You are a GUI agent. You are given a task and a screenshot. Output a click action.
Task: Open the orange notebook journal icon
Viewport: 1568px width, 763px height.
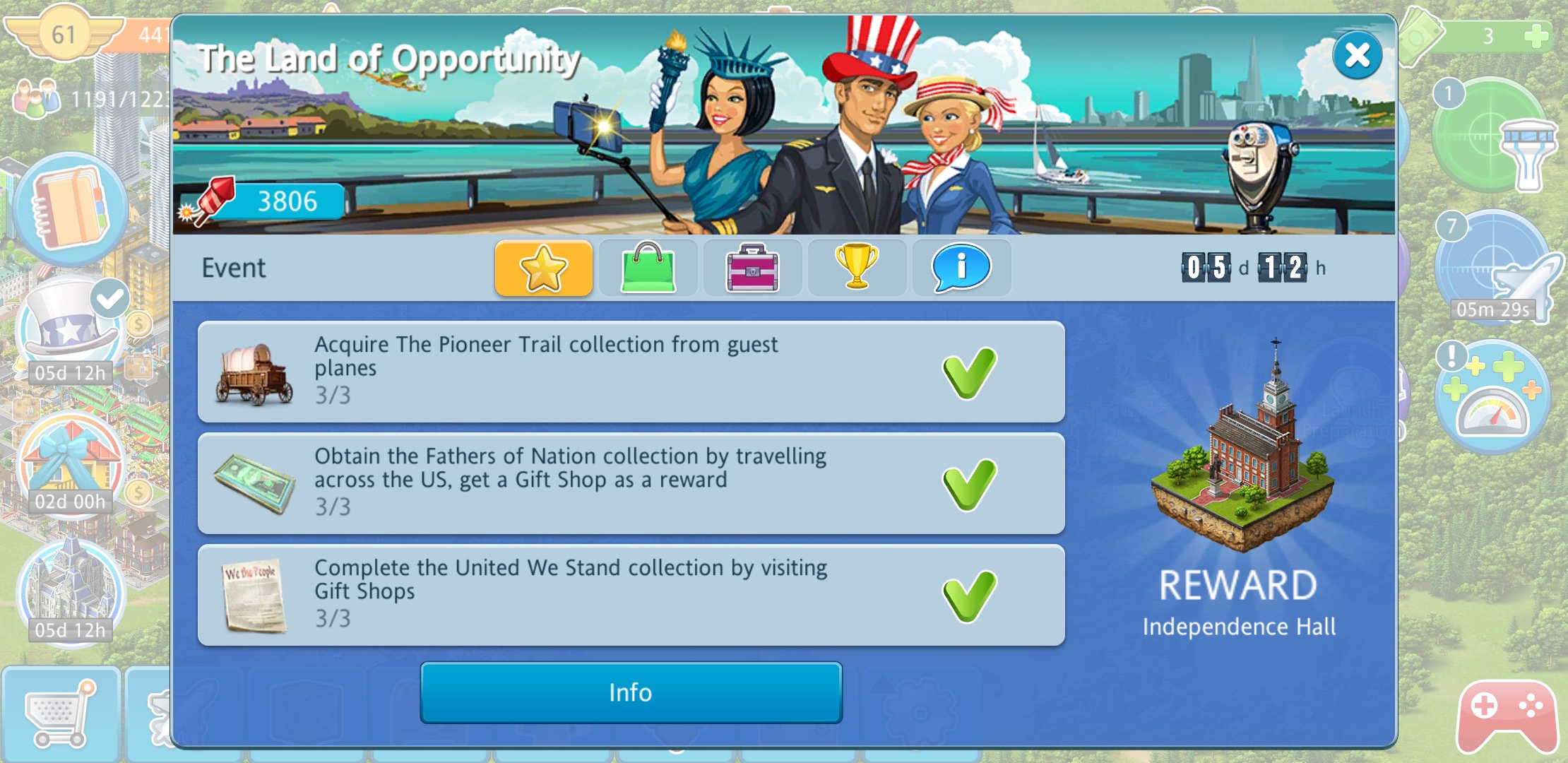click(x=71, y=208)
